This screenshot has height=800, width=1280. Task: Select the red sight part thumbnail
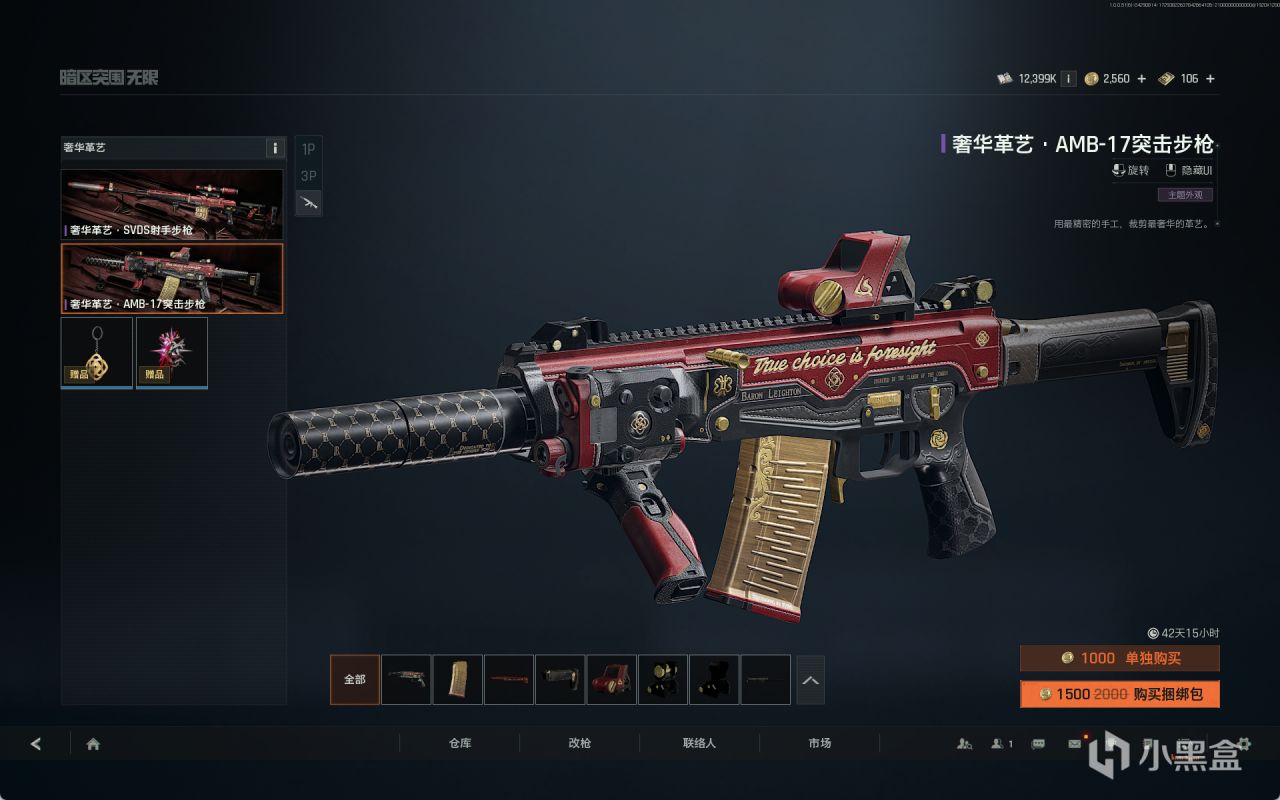click(611, 679)
